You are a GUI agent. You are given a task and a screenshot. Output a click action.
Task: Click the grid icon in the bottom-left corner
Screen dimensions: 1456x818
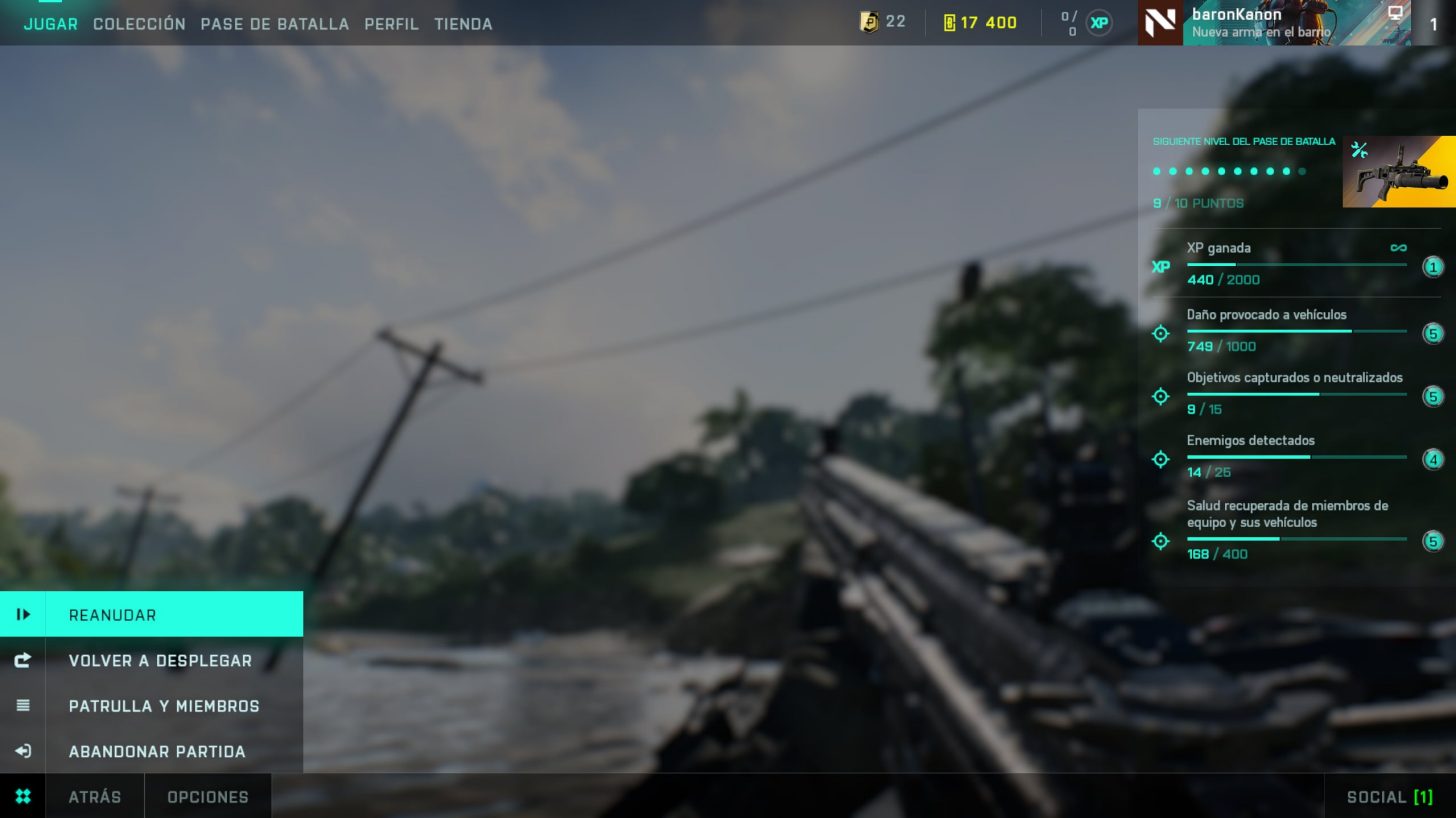(x=23, y=796)
